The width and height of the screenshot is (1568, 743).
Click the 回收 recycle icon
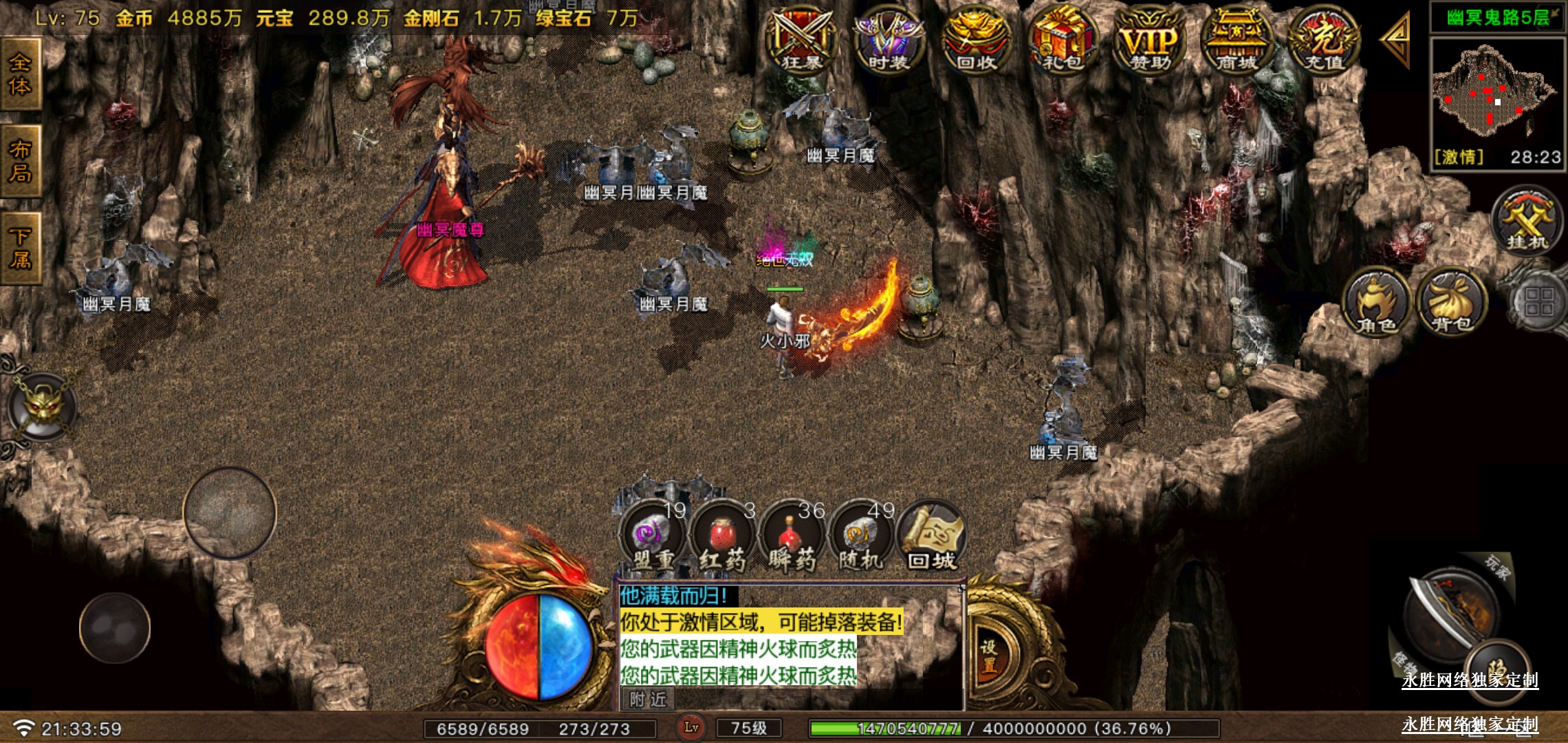pyautogui.click(x=976, y=41)
